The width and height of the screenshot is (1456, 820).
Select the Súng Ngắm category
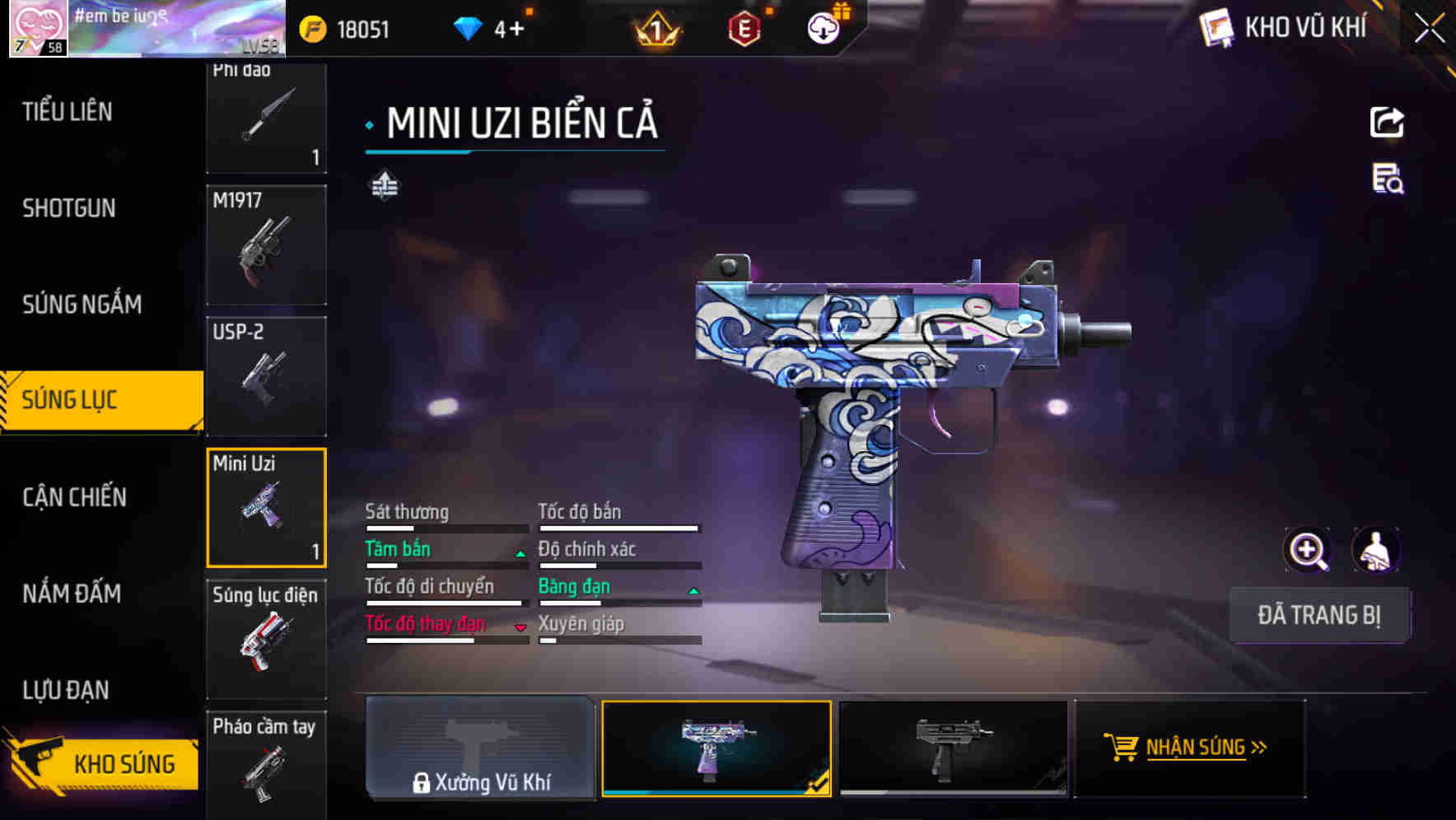pyautogui.click(x=82, y=305)
